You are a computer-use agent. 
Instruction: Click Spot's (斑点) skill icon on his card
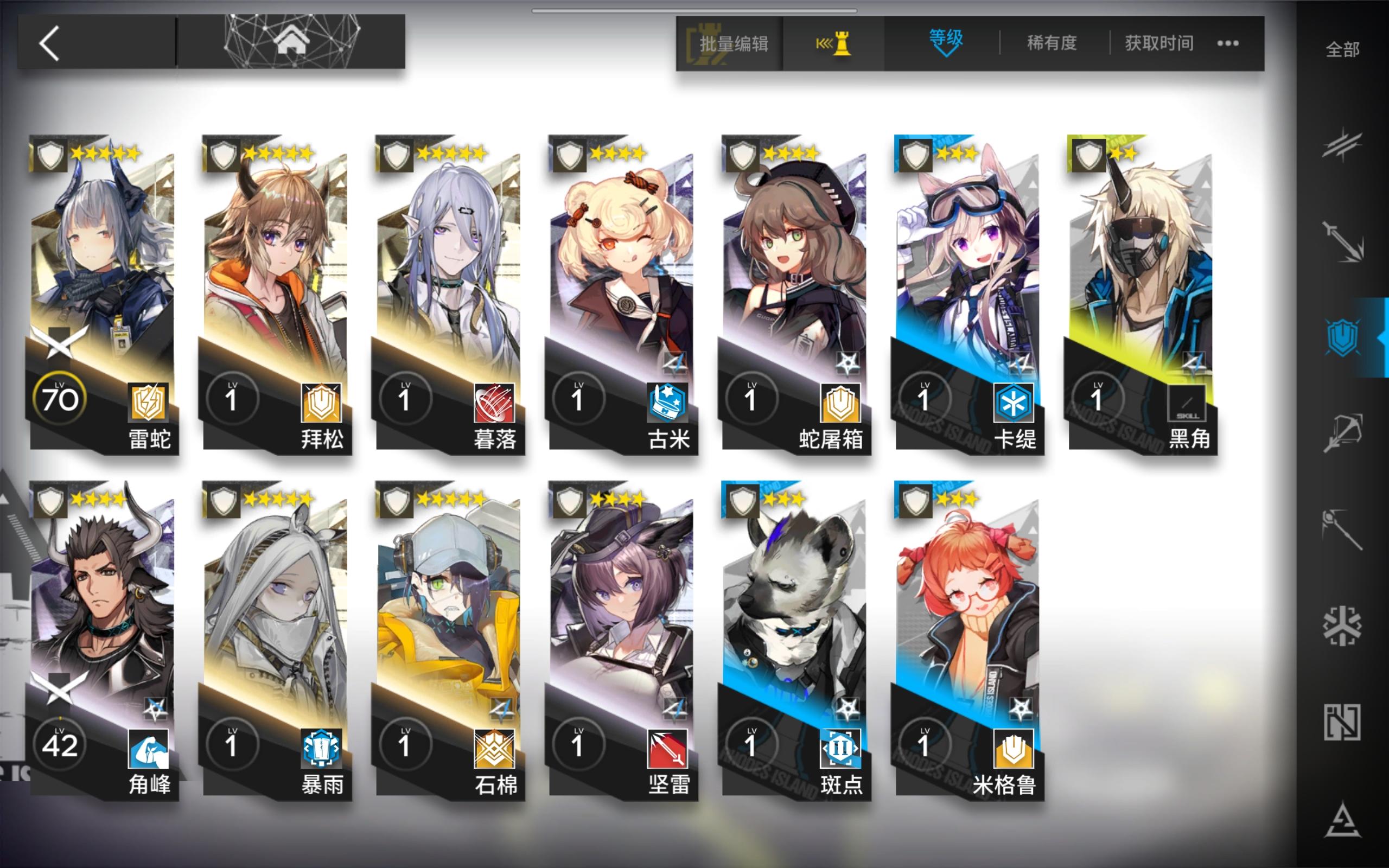(x=840, y=749)
